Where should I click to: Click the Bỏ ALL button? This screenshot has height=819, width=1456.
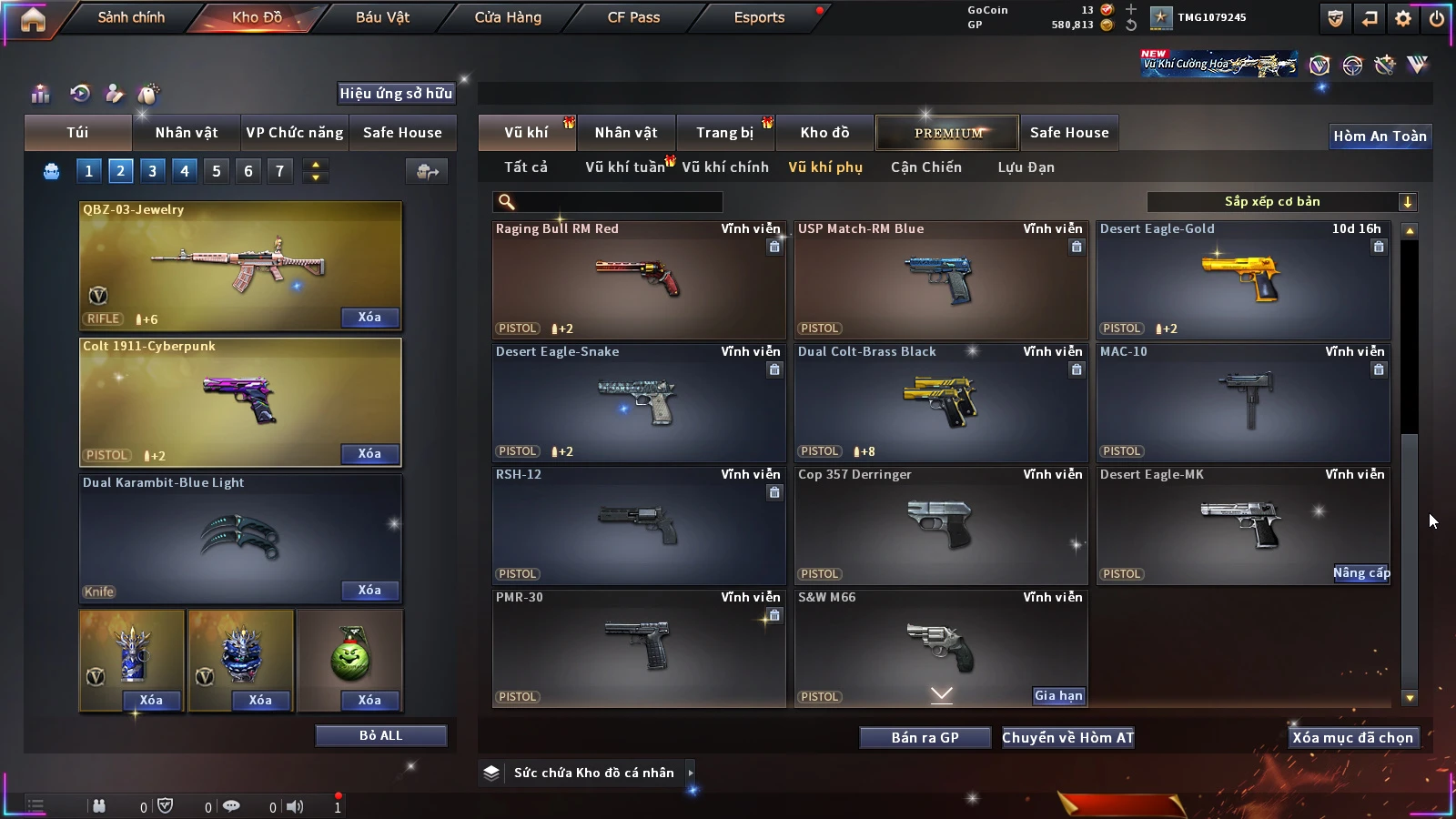(x=380, y=735)
